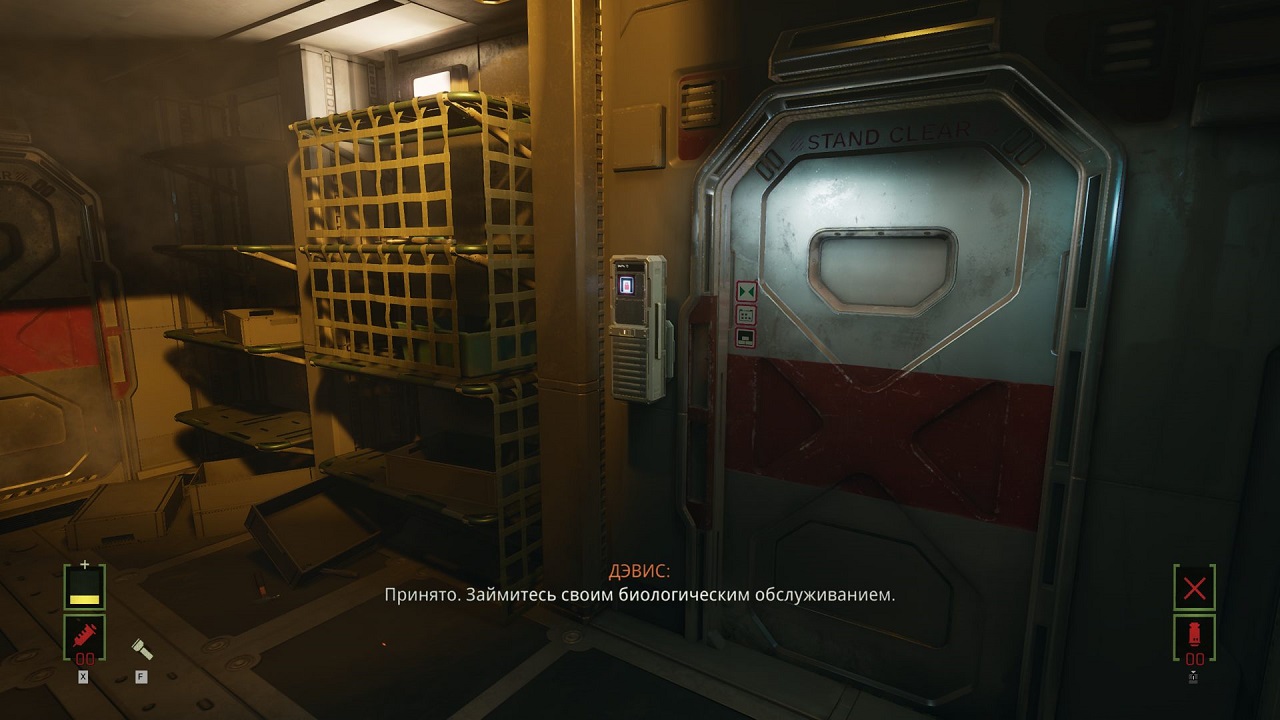Click the X keybind prompt label
1280x720 pixels.
[83, 675]
